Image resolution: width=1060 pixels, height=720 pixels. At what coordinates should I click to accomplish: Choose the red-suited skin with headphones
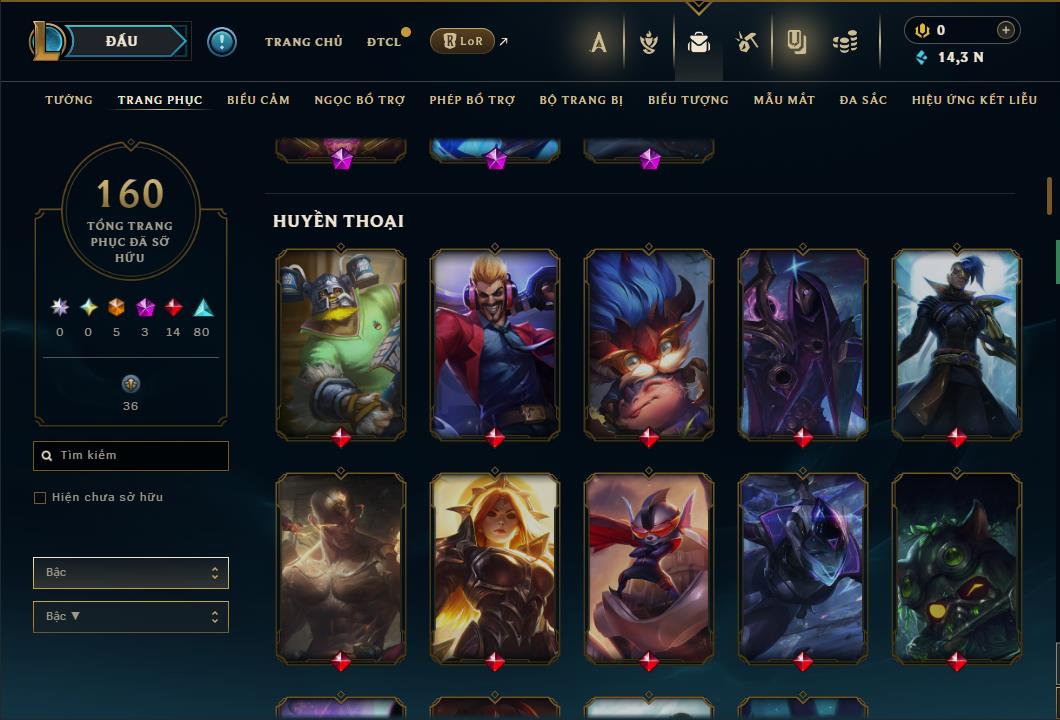[495, 343]
